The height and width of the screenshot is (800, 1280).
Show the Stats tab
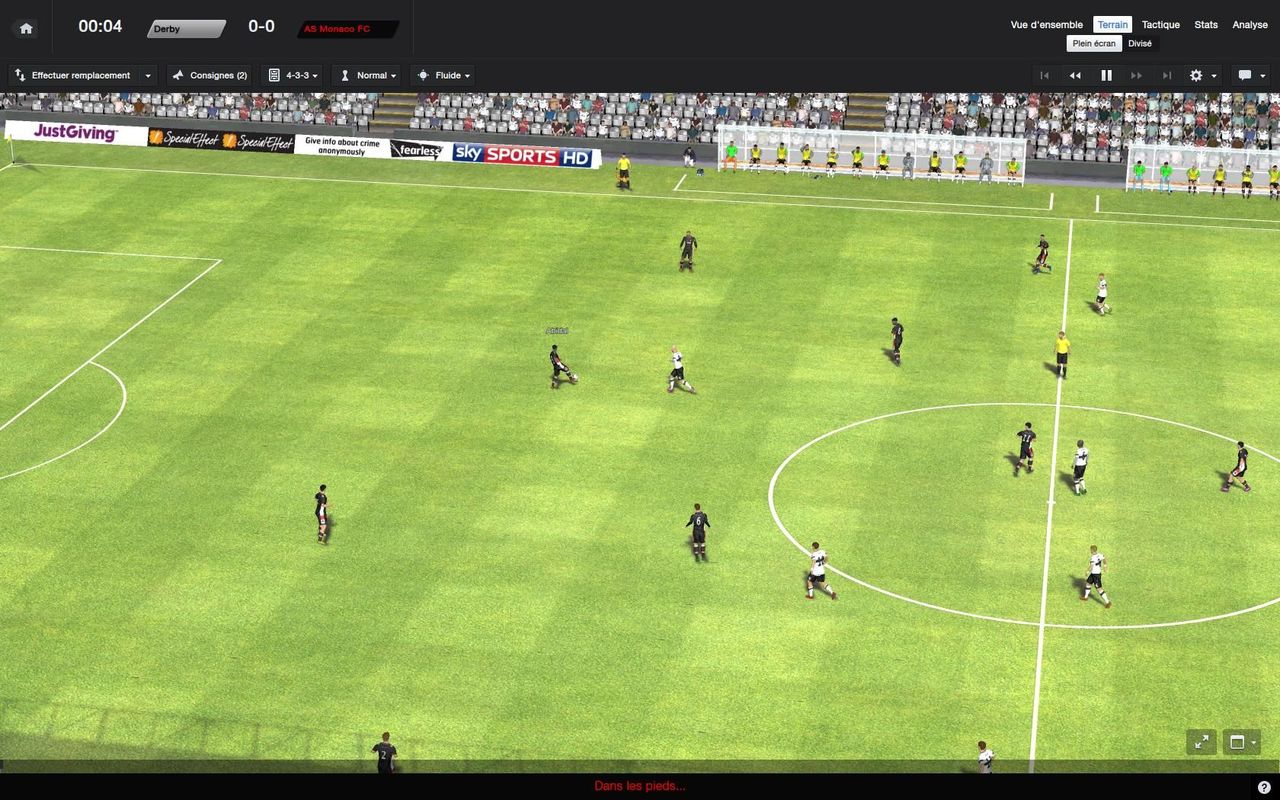(1206, 25)
